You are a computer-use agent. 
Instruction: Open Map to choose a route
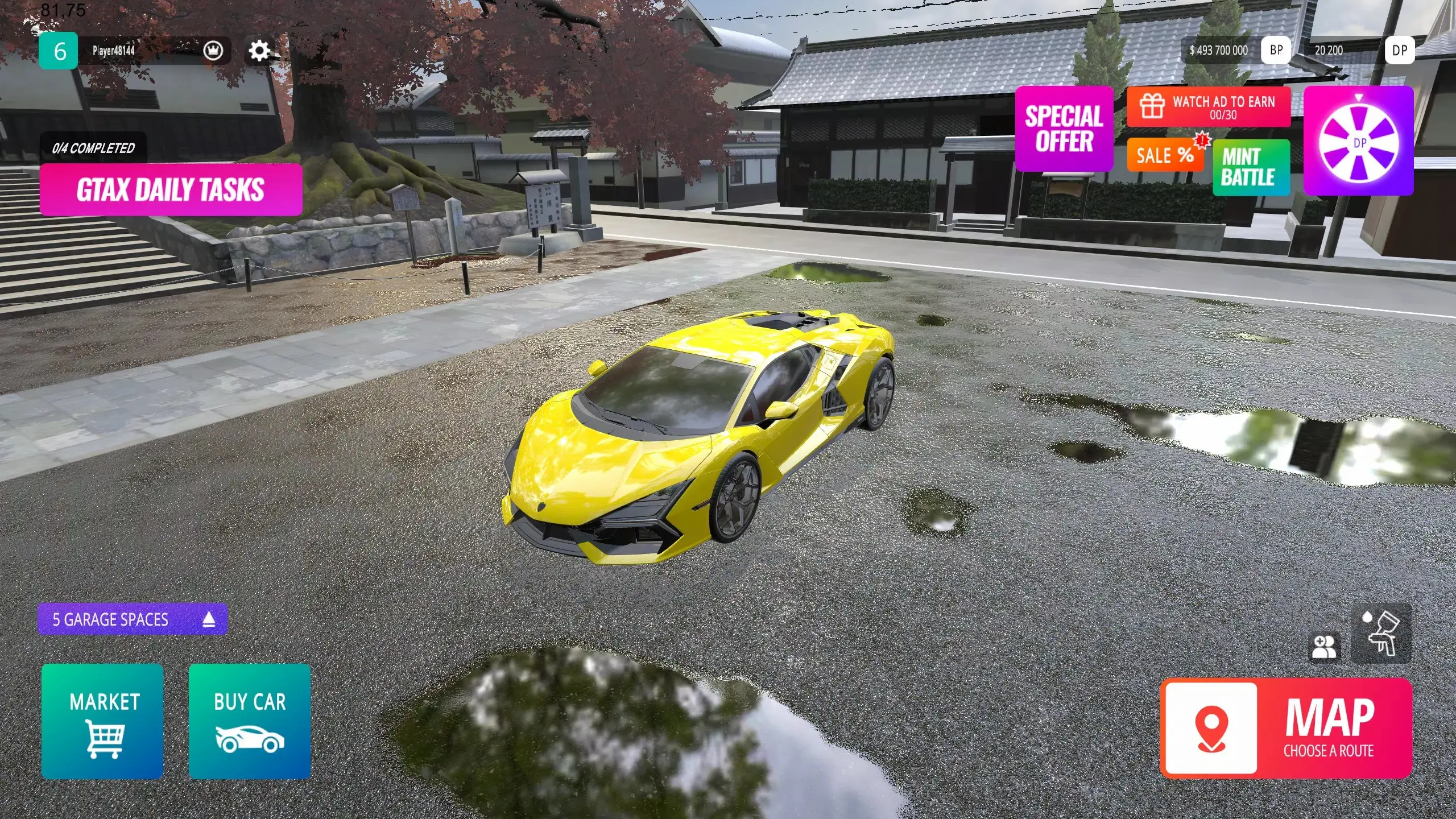(1287, 728)
